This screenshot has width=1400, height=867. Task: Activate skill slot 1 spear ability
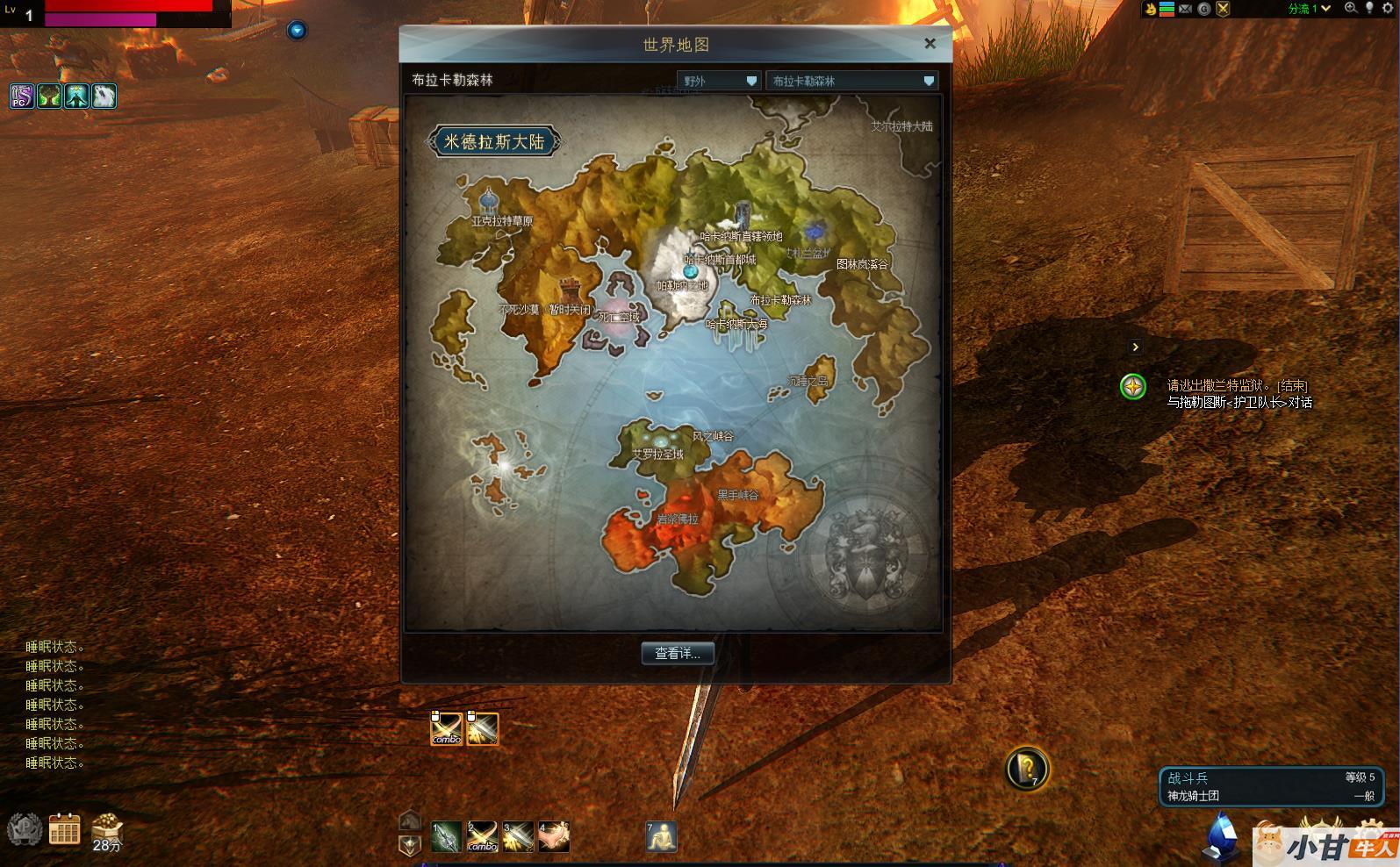[x=446, y=837]
